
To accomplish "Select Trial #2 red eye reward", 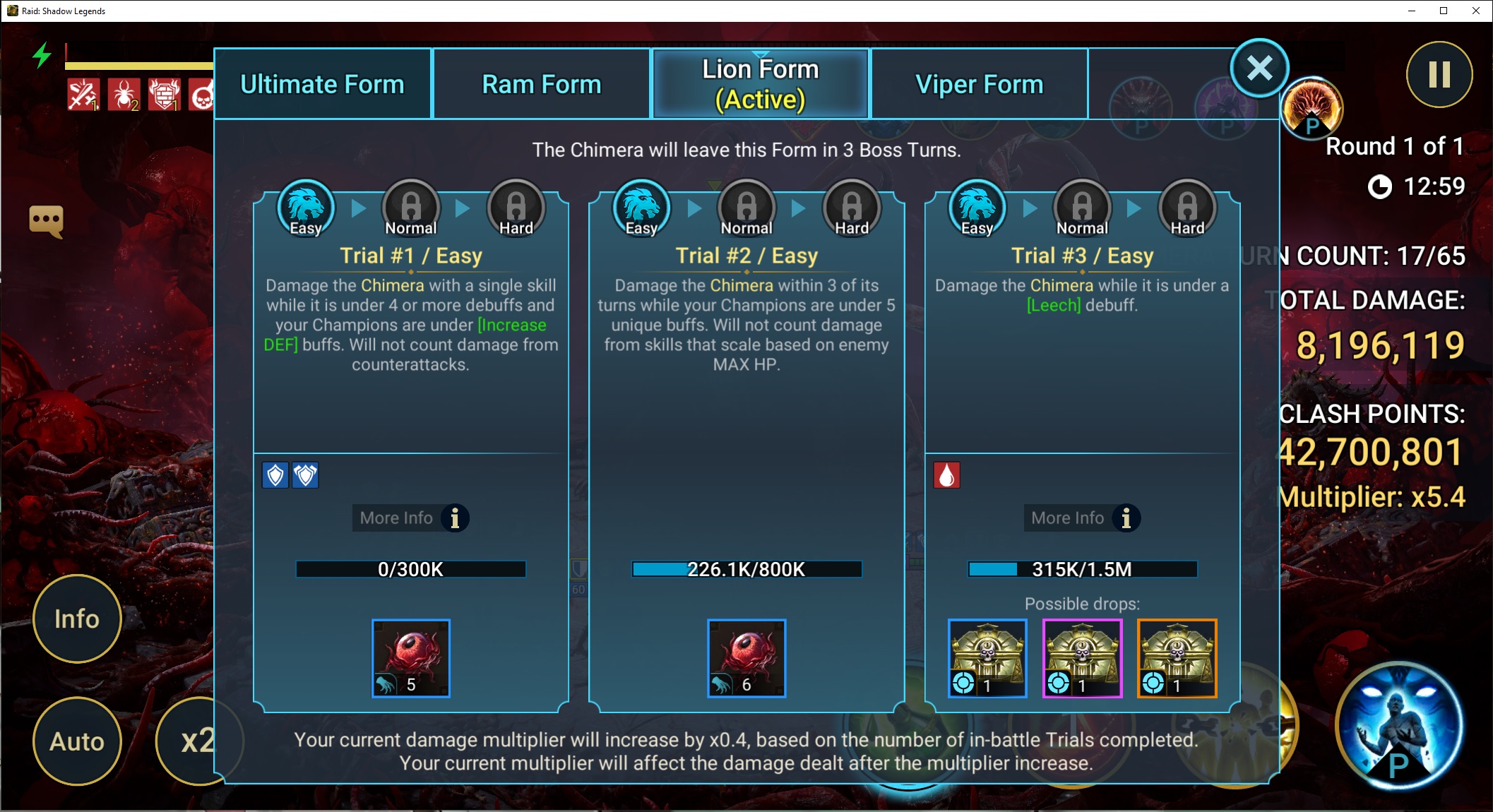I will (746, 658).
